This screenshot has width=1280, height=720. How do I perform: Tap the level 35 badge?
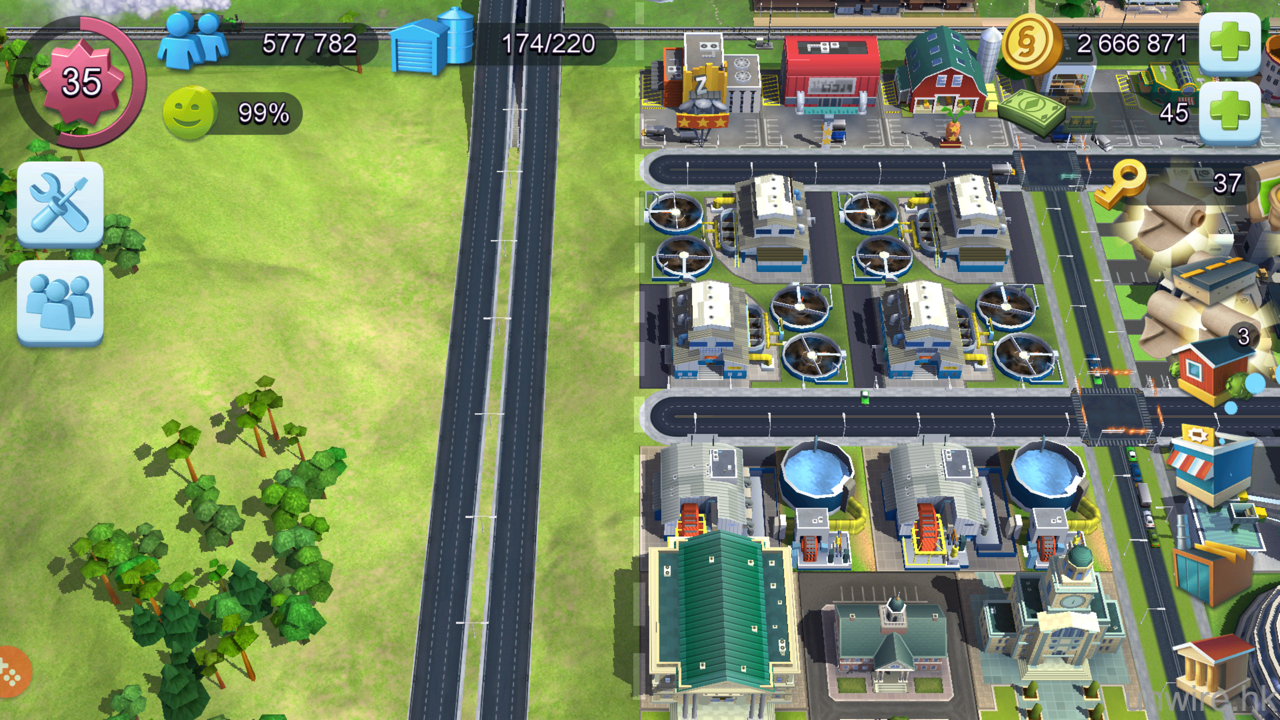click(80, 82)
